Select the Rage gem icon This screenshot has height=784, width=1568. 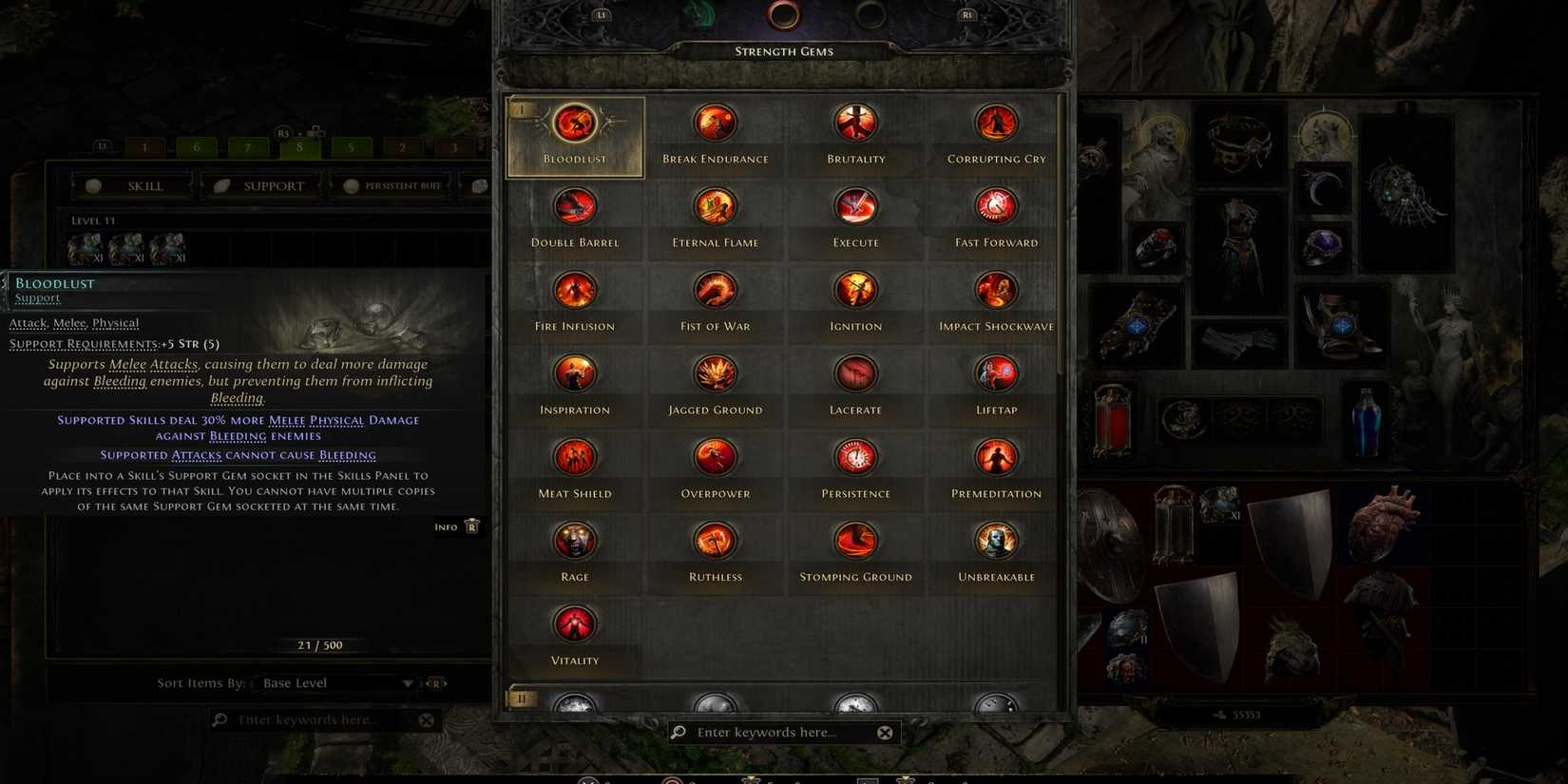click(x=574, y=540)
